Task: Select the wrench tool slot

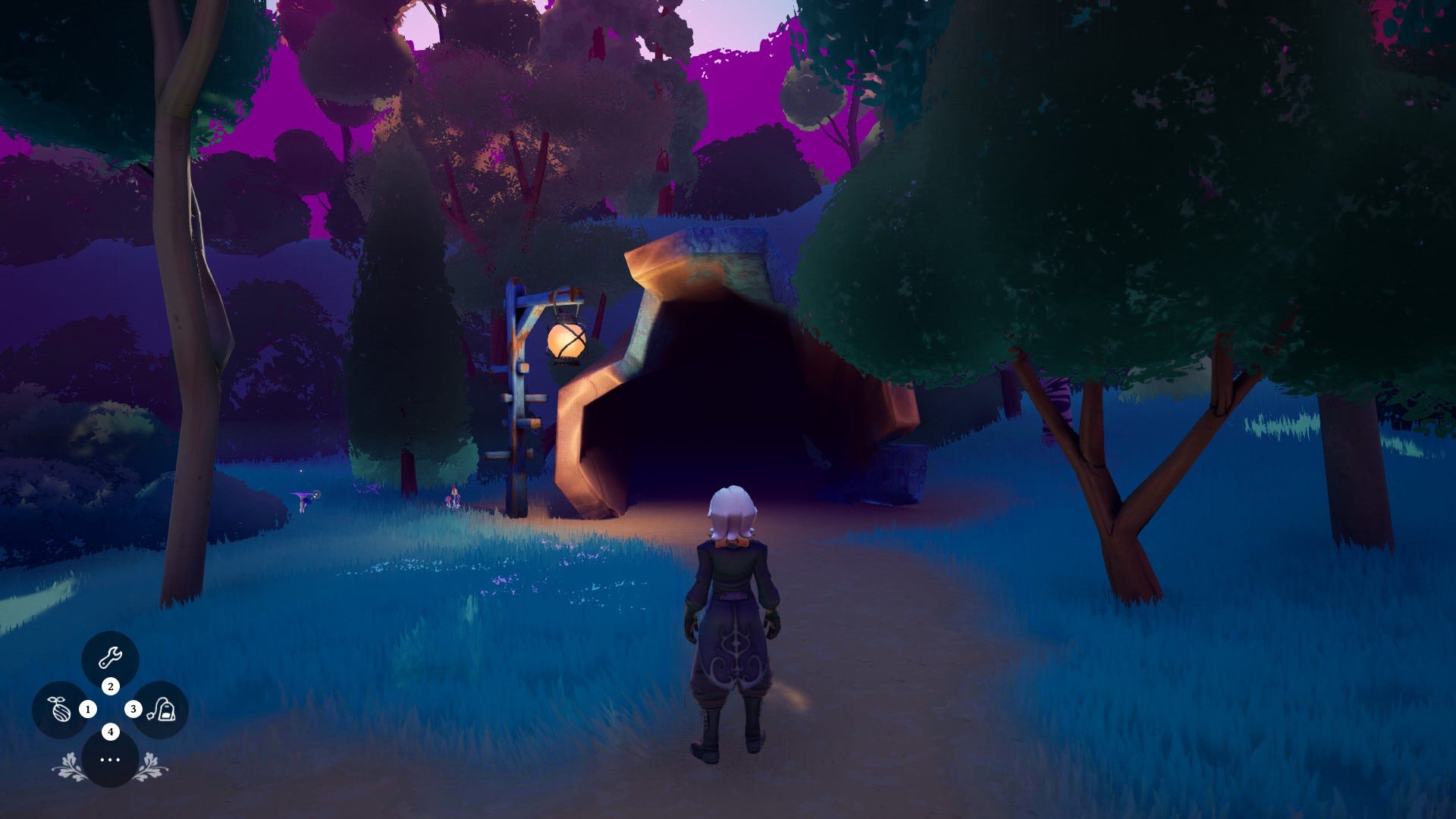Action: pyautogui.click(x=110, y=658)
